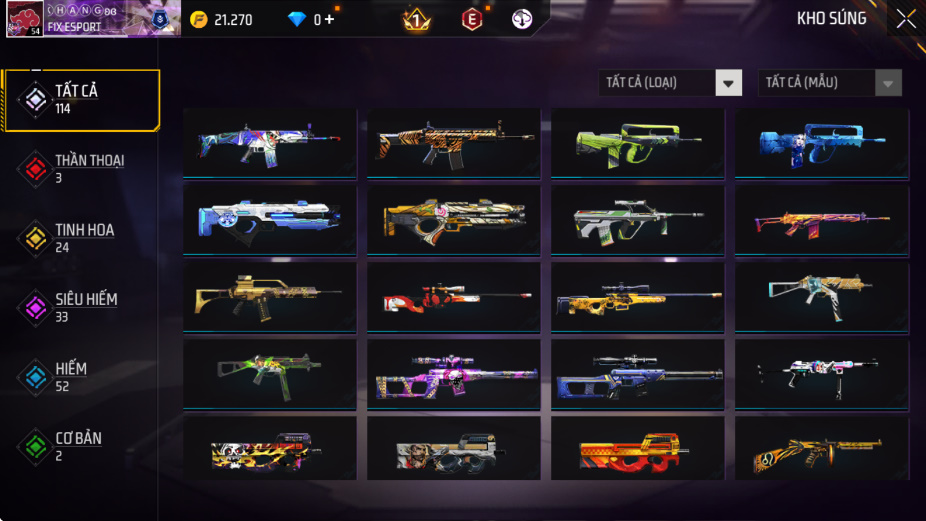This screenshot has height=521, width=926.
Task: Select the purple skull sniper rifle skin
Action: (453, 373)
